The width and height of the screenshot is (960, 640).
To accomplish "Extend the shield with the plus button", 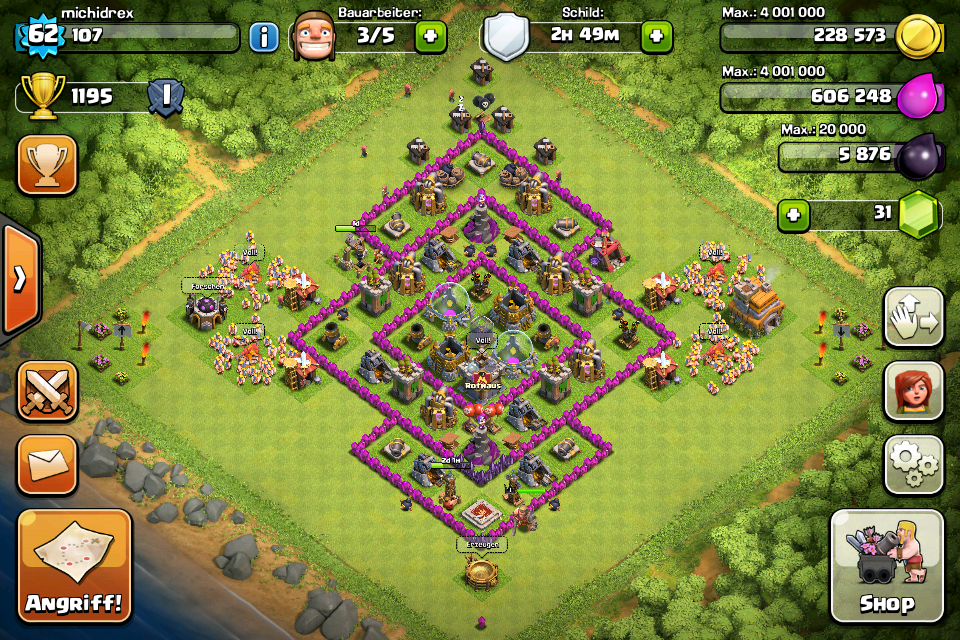I will tap(656, 37).
